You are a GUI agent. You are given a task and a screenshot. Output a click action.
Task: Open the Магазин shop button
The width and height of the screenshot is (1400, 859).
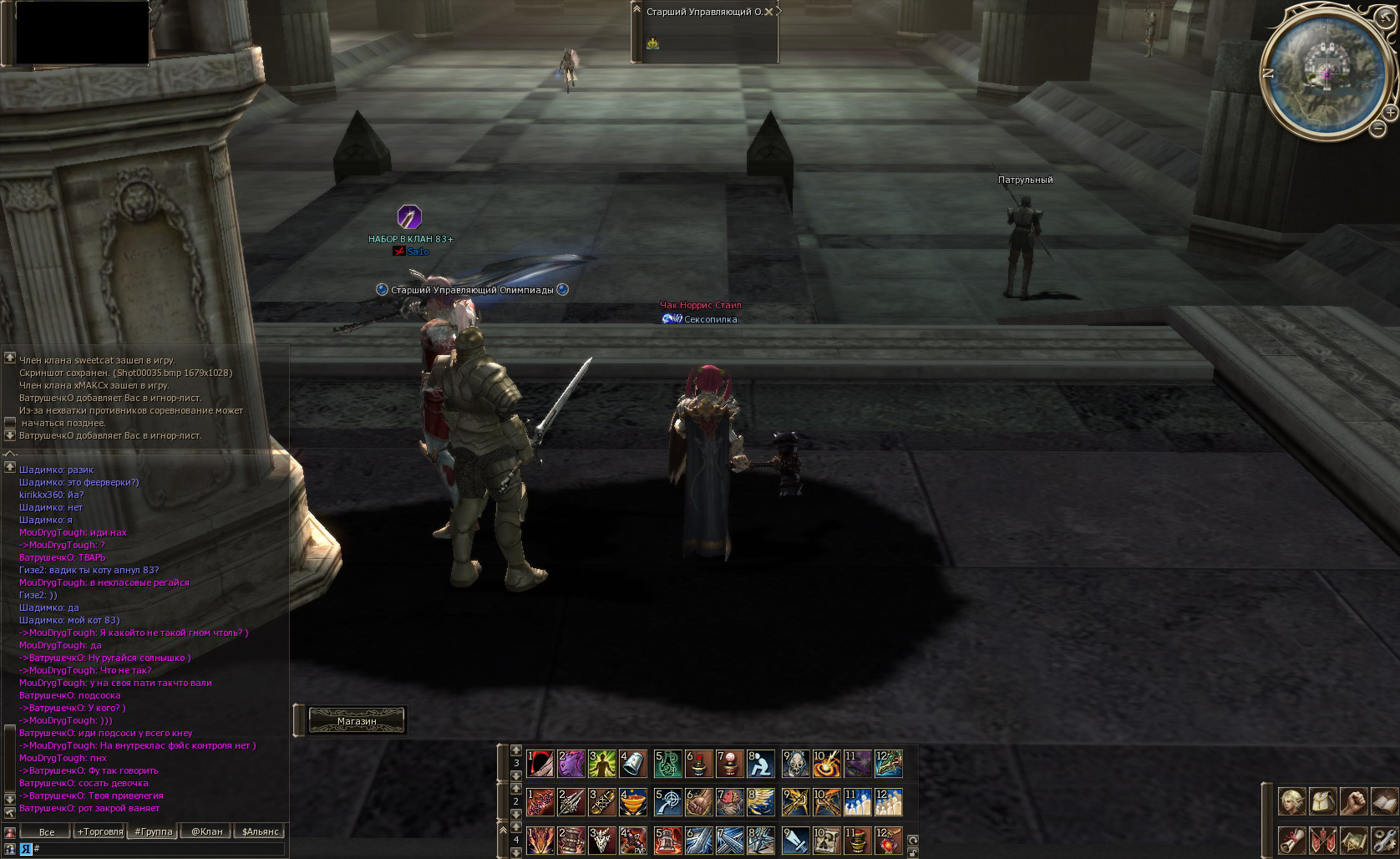tap(357, 720)
